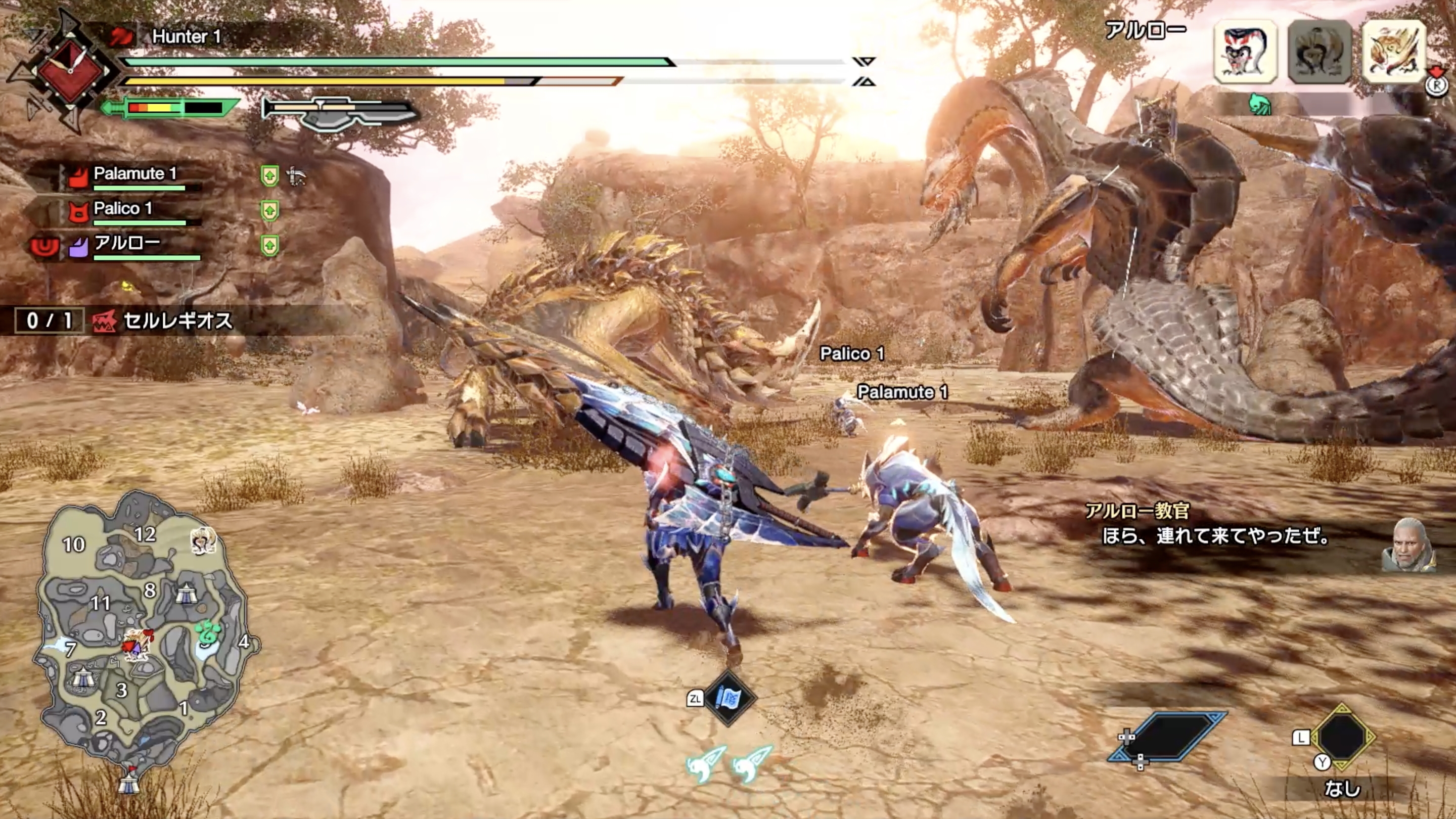Image resolution: width=1456 pixels, height=819 pixels.
Task: Click the monster marker near area 12
Action: point(203,540)
